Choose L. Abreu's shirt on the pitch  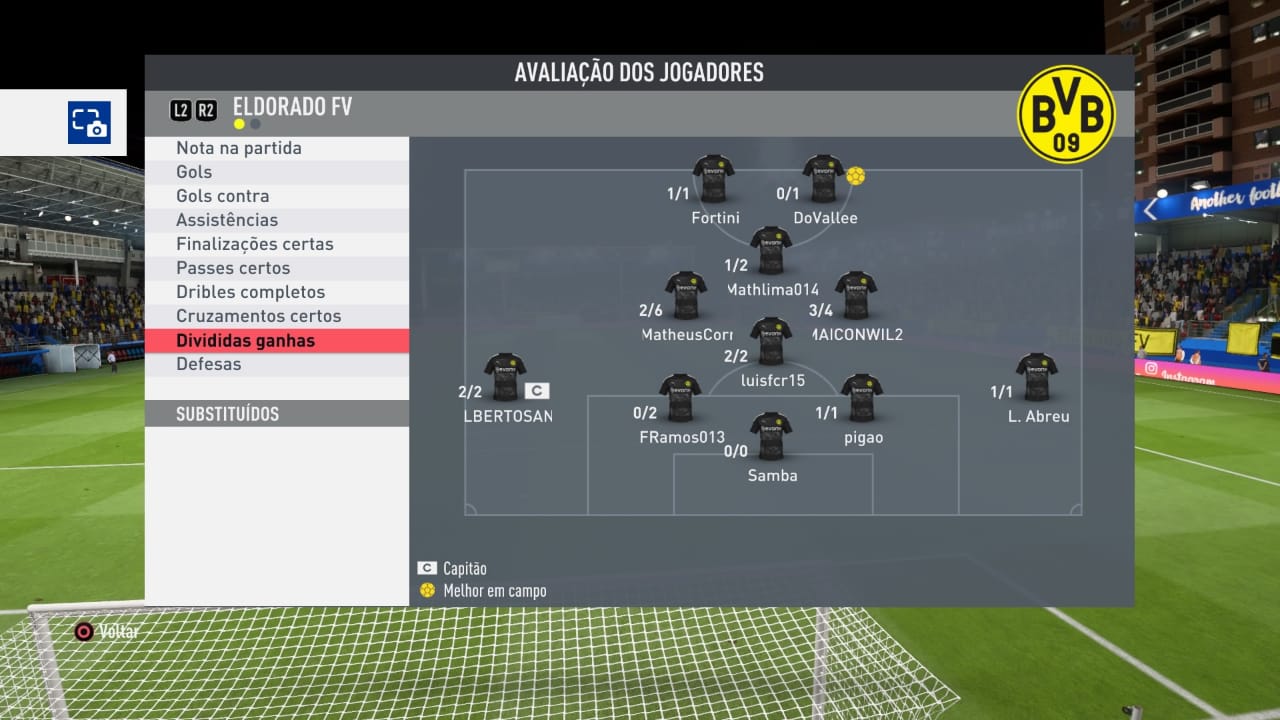click(1037, 377)
